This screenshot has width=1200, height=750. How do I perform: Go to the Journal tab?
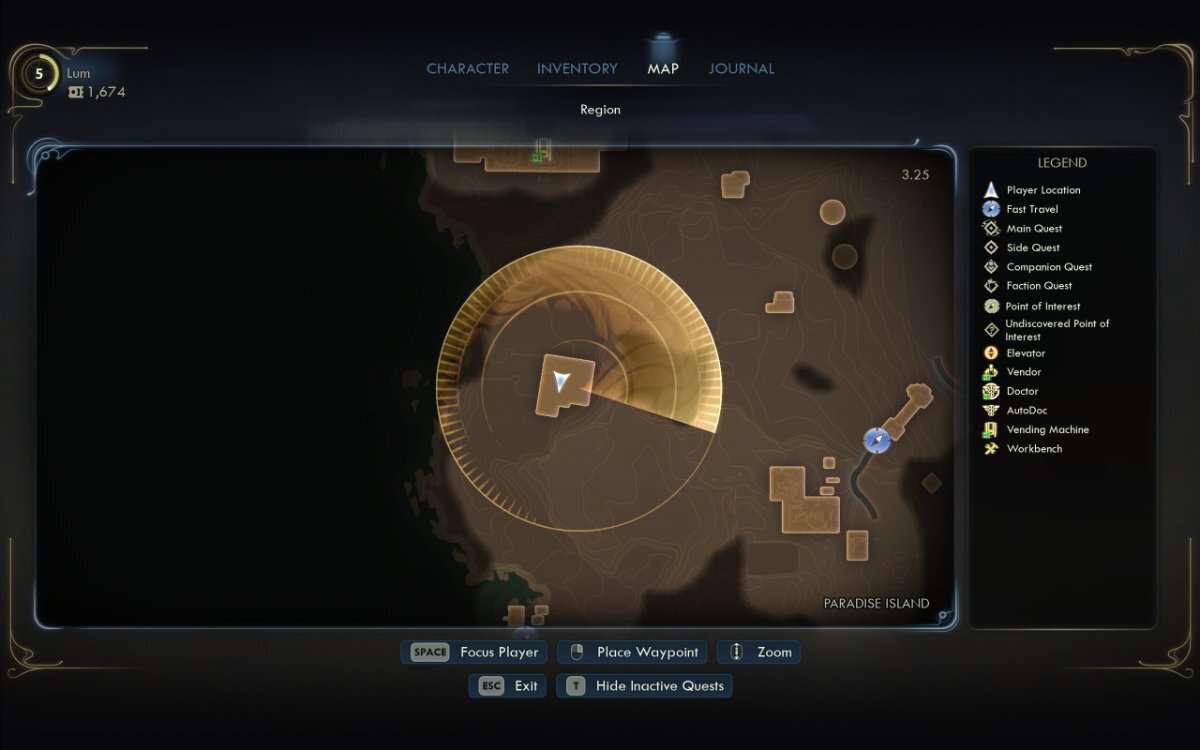[x=741, y=69]
